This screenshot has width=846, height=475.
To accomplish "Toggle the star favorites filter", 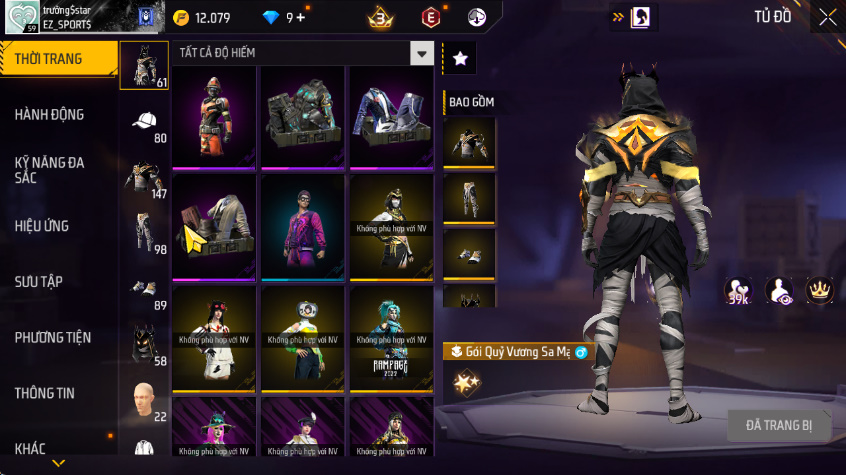I will 460,59.
